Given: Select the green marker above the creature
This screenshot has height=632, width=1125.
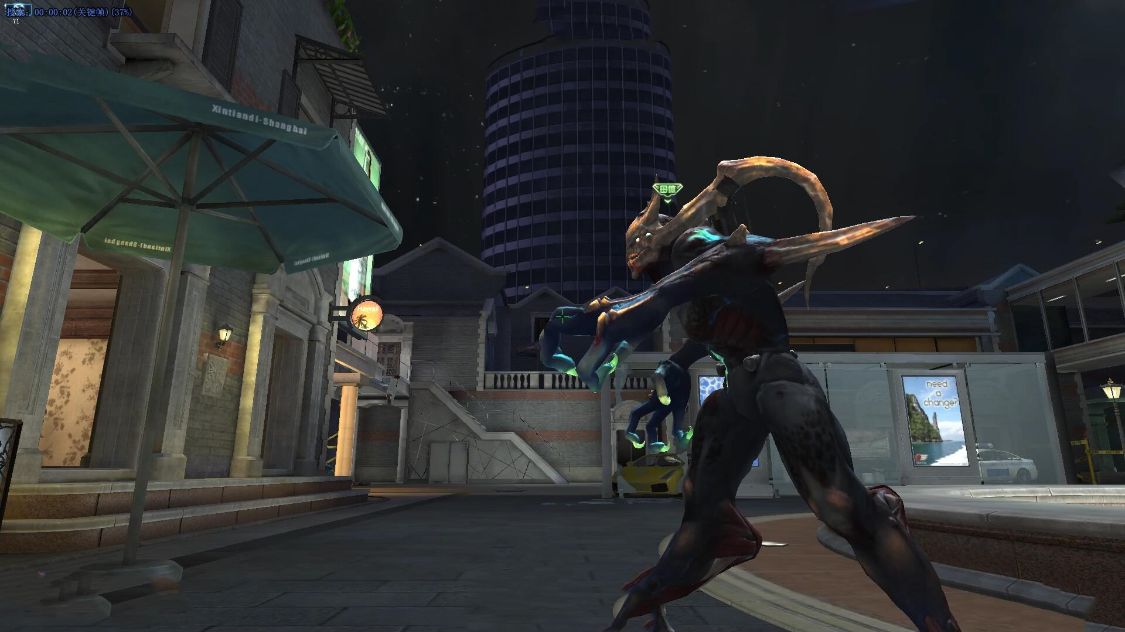Looking at the screenshot, I should coord(667,188).
